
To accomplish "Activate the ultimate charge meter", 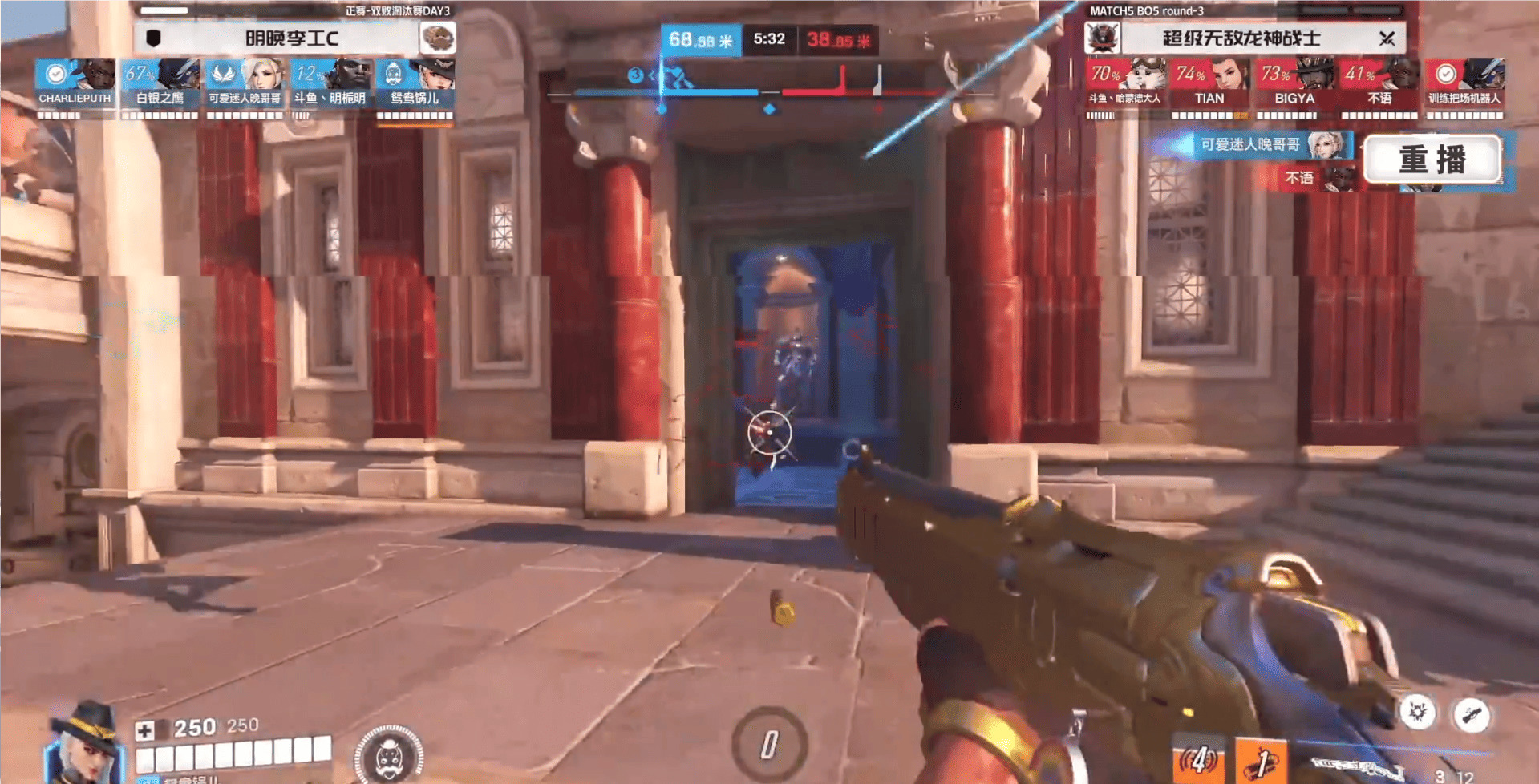I will coord(768,744).
